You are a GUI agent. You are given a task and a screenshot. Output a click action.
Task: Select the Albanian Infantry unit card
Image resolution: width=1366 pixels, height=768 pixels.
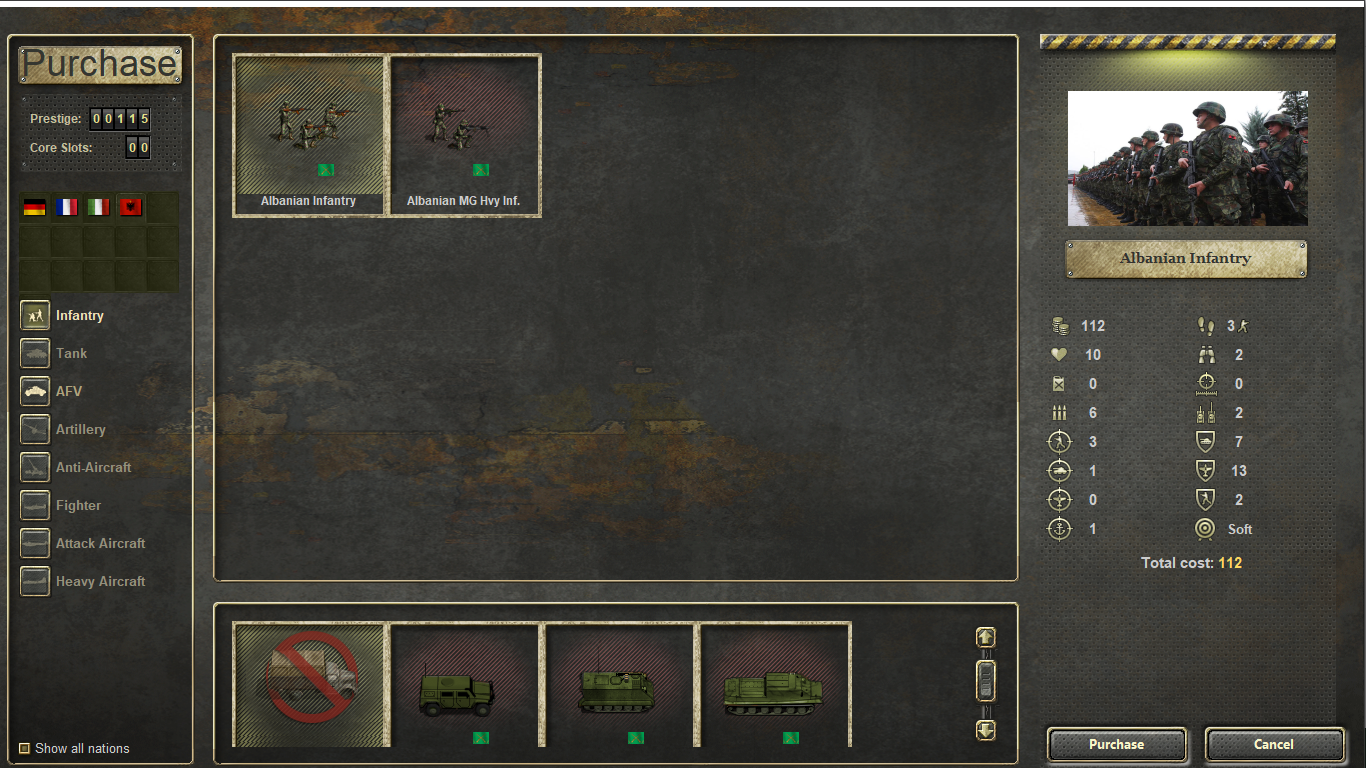310,133
